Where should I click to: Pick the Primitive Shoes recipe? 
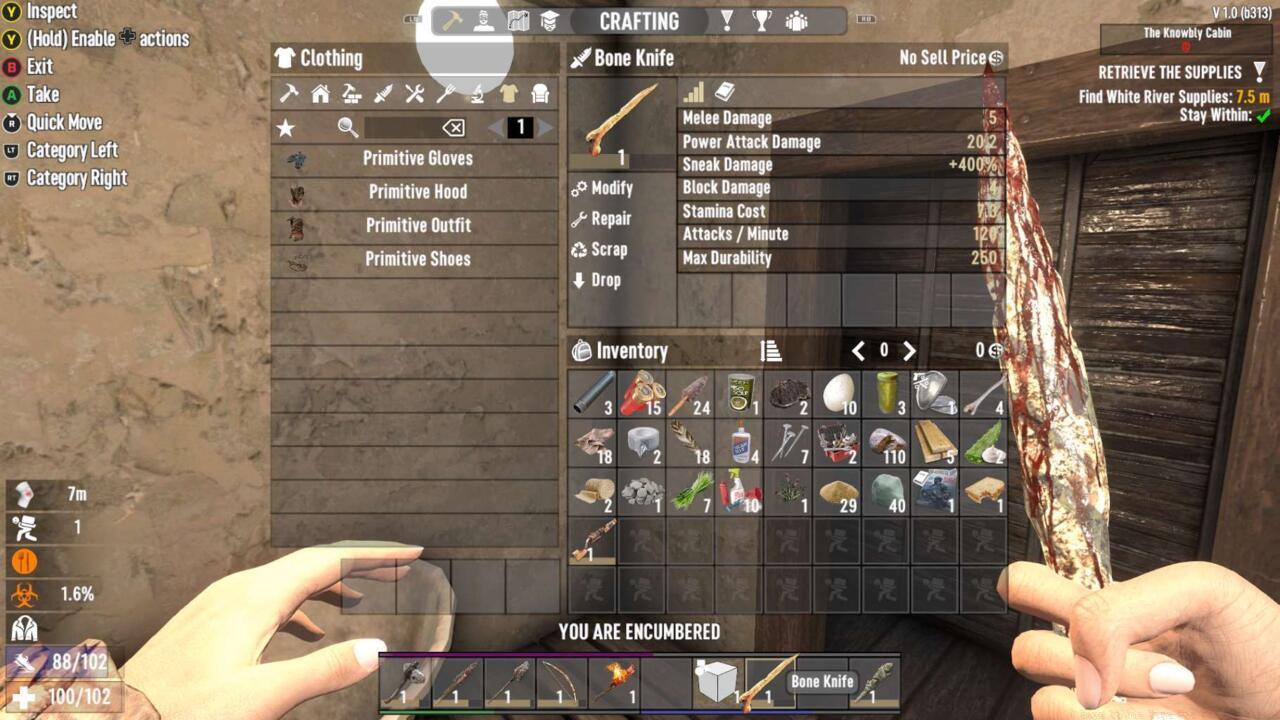pos(417,259)
